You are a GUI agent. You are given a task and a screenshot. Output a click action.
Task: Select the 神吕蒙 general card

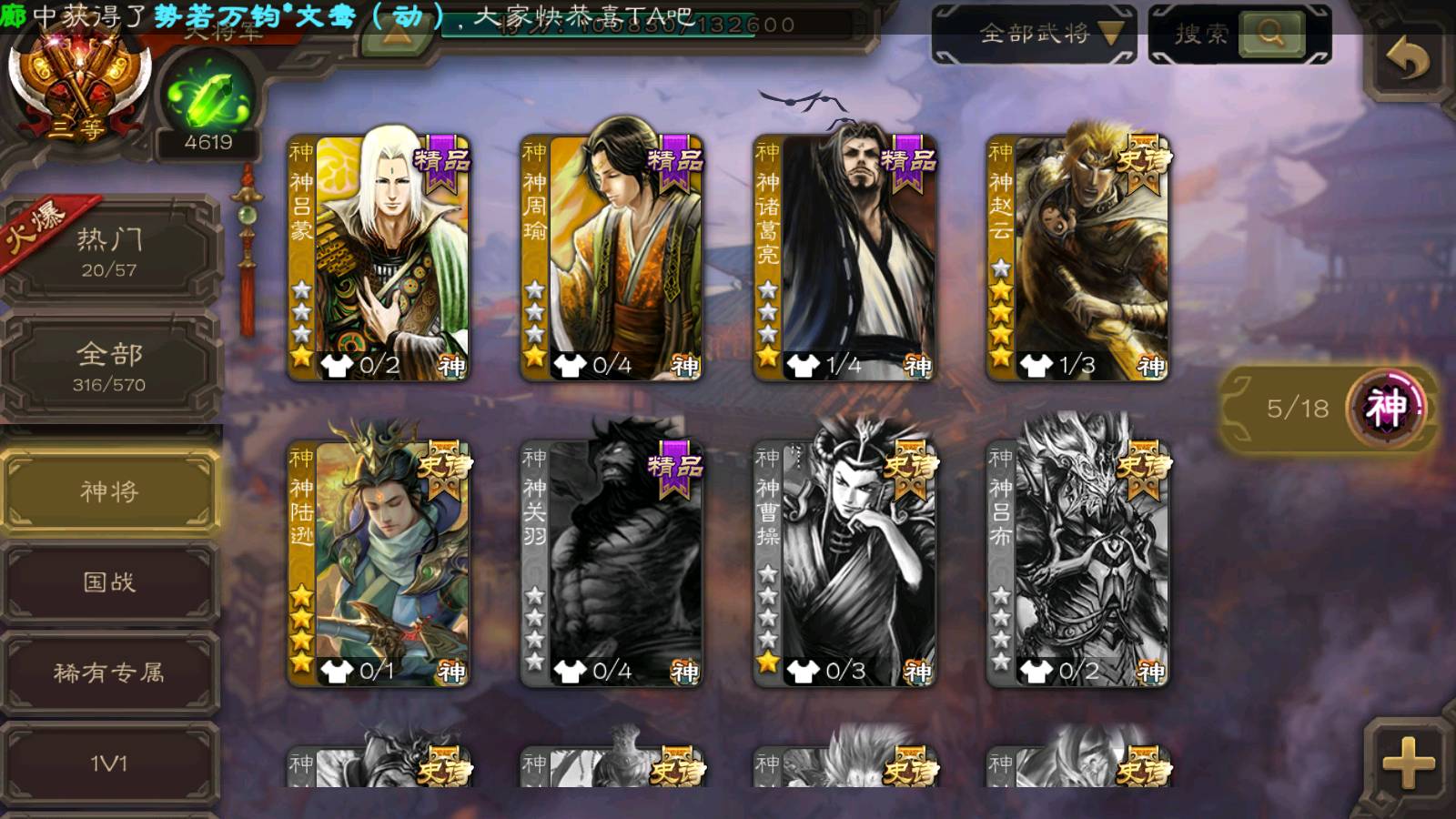click(379, 258)
